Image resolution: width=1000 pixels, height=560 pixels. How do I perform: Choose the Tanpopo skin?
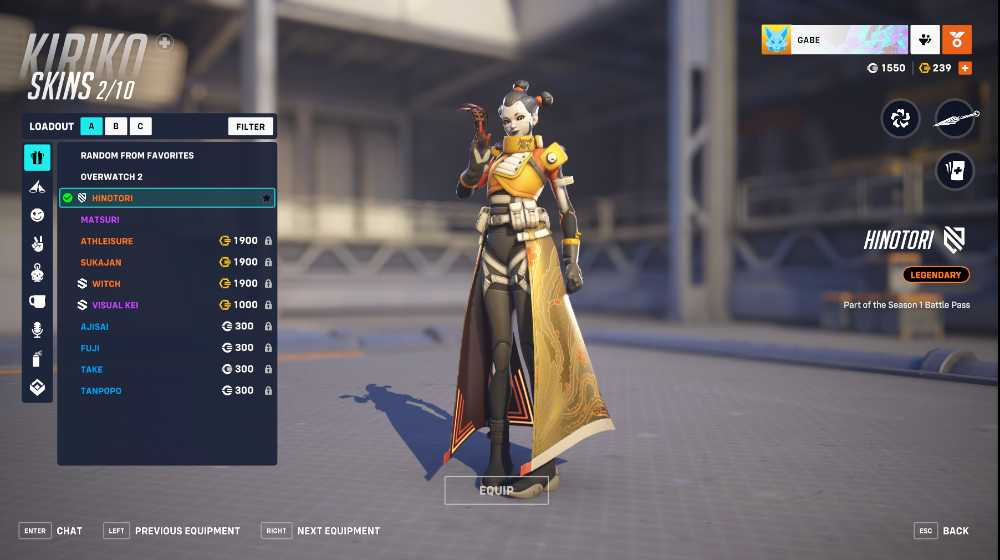coord(101,390)
